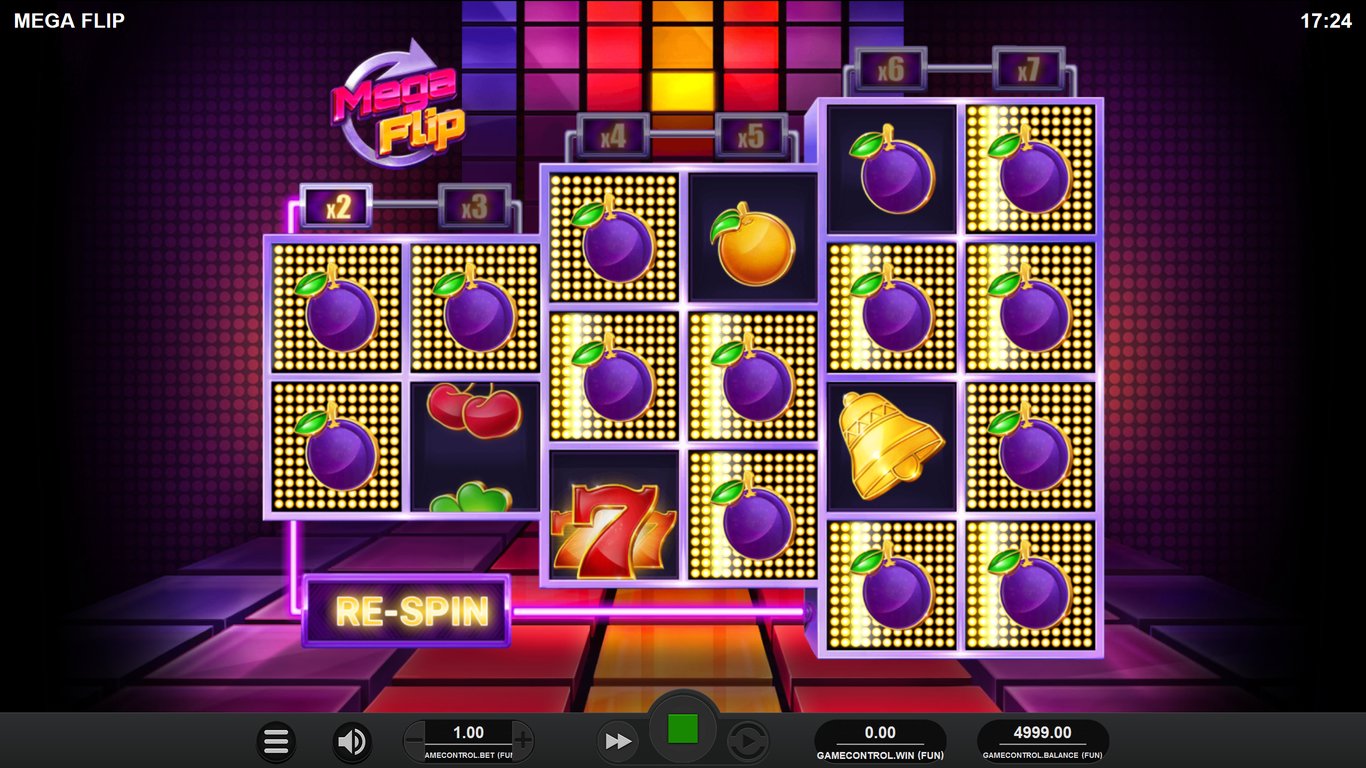Select the golden bell symbol on reel four
Image resolution: width=1366 pixels, height=768 pixels.
pos(890,445)
